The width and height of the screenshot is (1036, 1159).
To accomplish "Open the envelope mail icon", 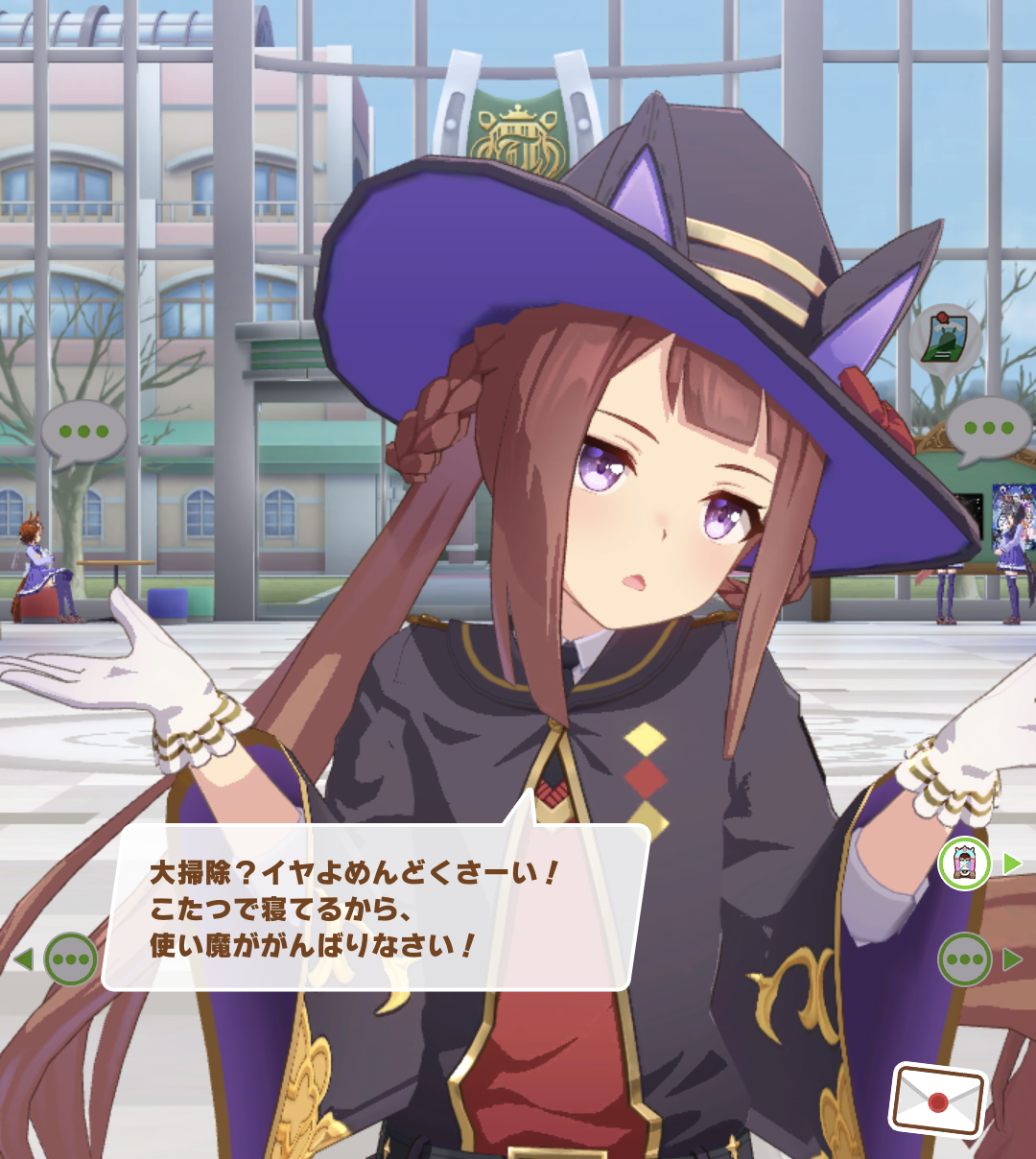I will pyautogui.click(x=938, y=1100).
